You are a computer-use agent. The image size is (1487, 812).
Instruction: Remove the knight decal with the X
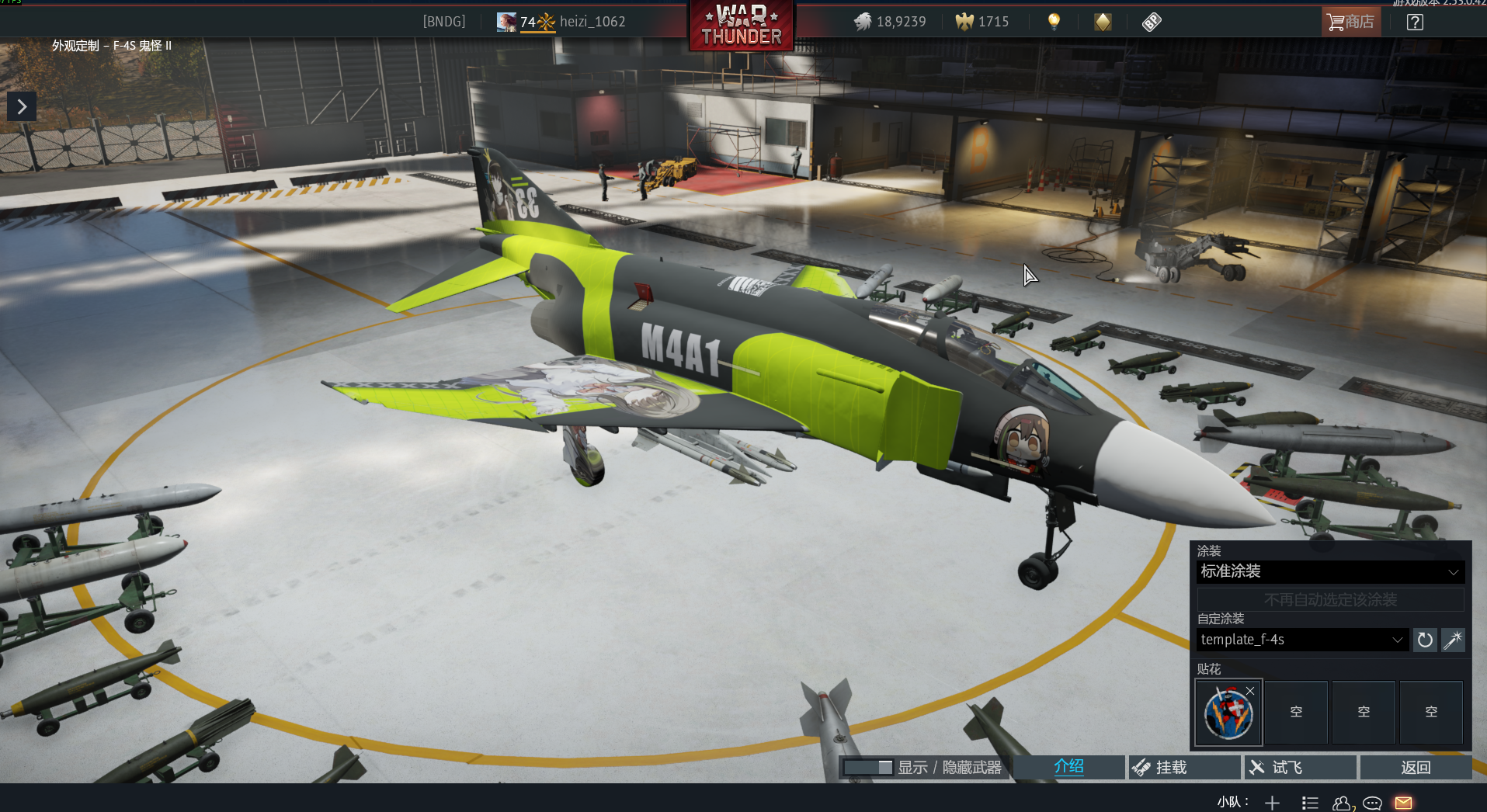1250,691
